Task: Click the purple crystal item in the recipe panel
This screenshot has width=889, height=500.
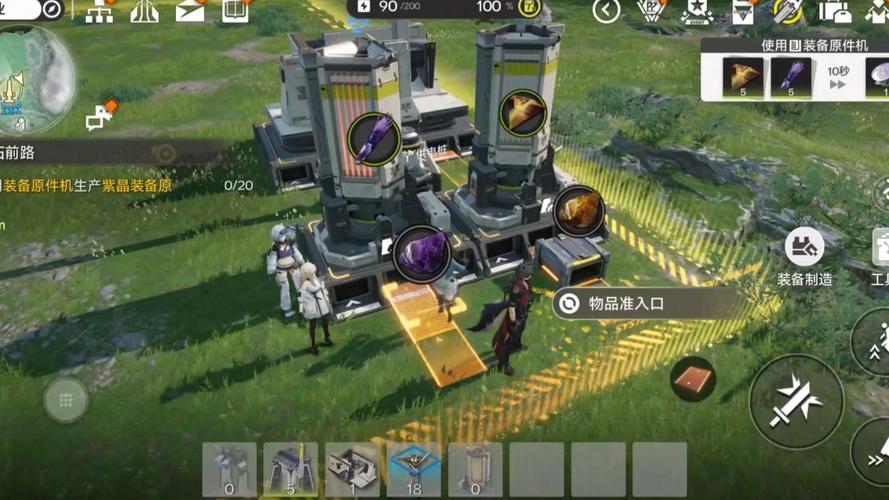Action: tap(790, 78)
